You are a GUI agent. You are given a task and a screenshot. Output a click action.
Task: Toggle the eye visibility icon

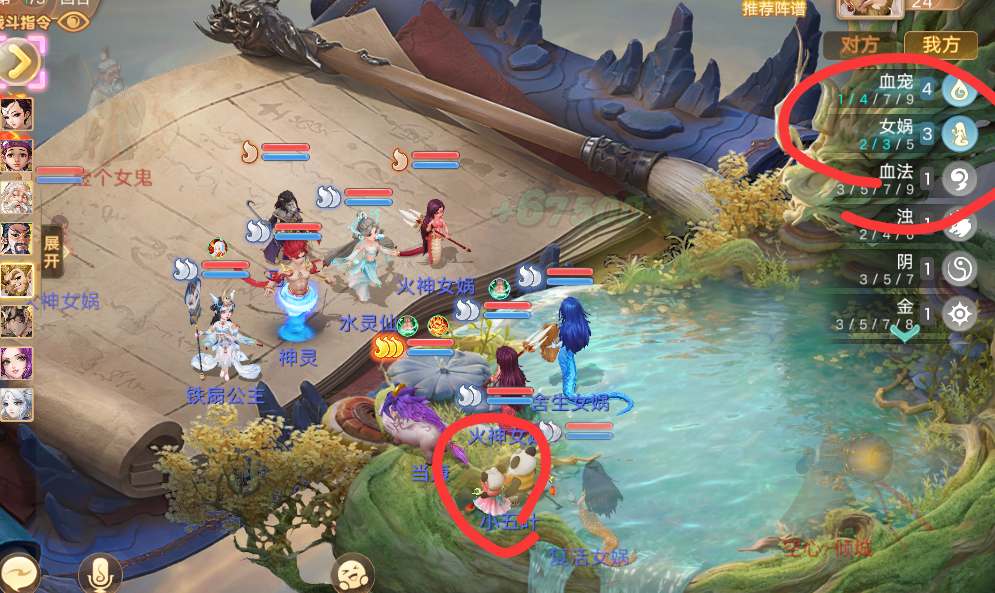73,19
